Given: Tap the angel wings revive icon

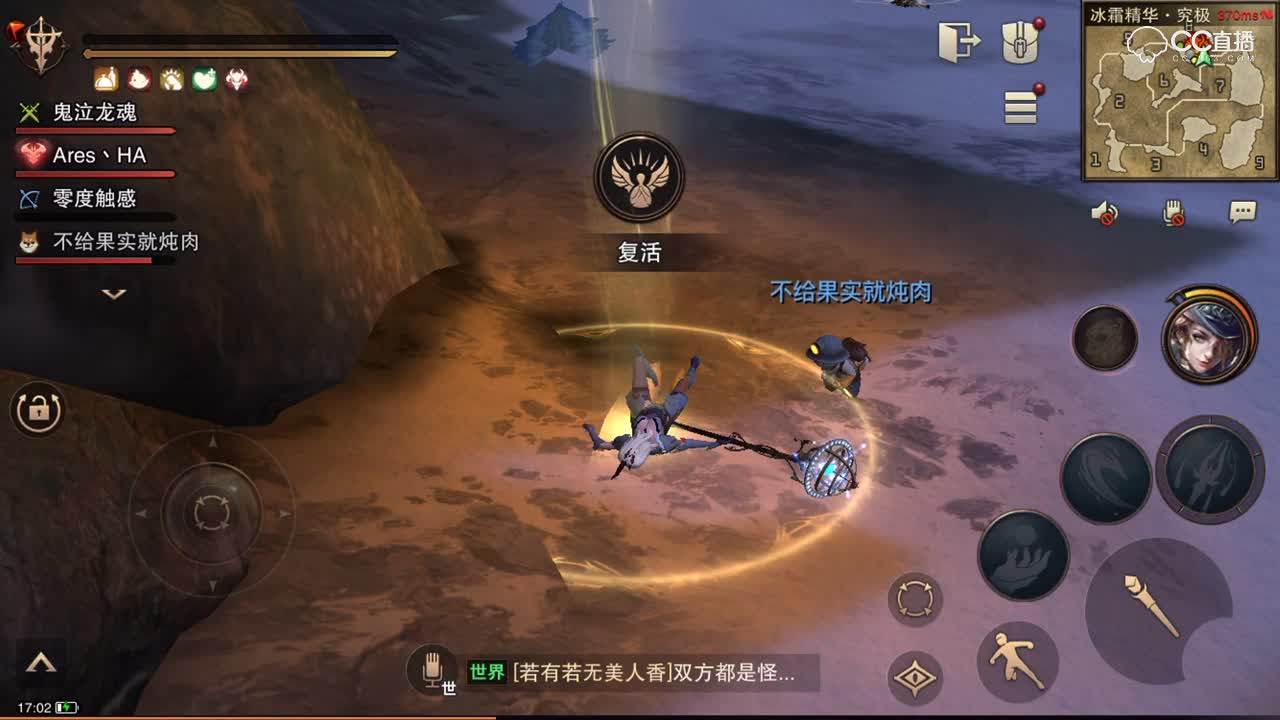Looking at the screenshot, I should (640, 175).
